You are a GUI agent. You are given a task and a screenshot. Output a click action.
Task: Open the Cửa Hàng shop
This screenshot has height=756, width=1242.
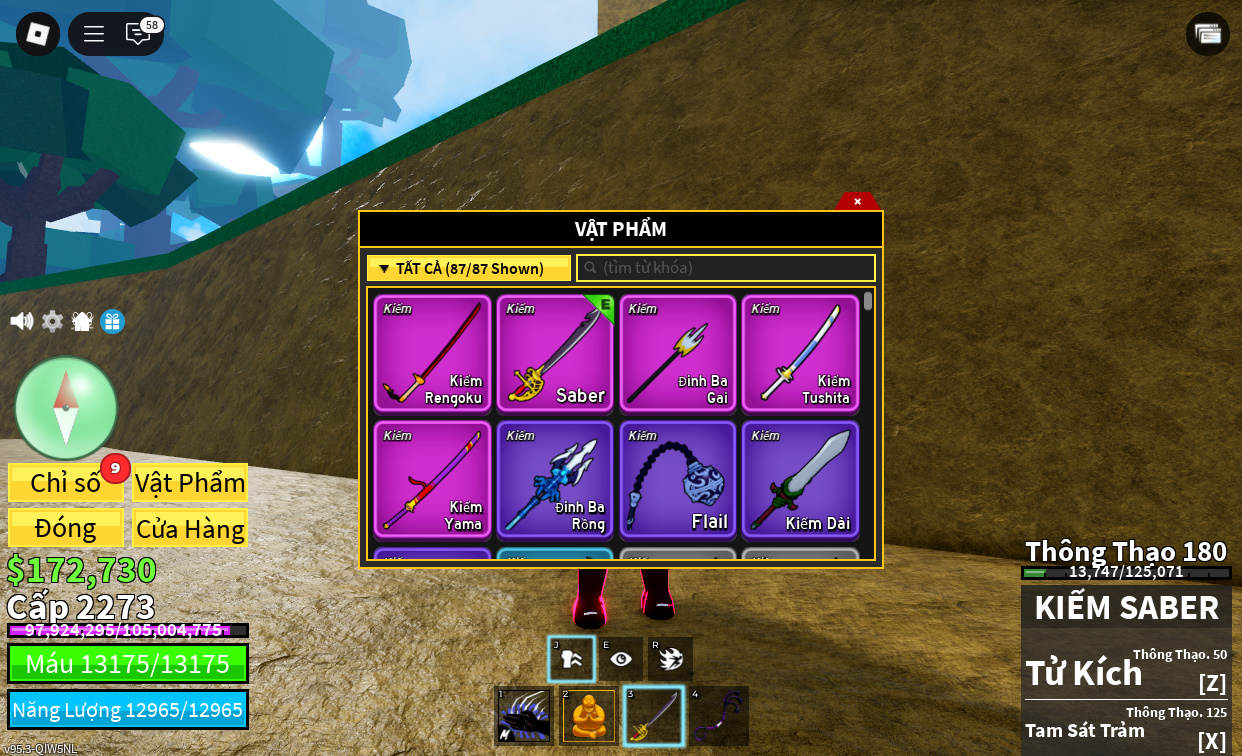pyautogui.click(x=190, y=528)
